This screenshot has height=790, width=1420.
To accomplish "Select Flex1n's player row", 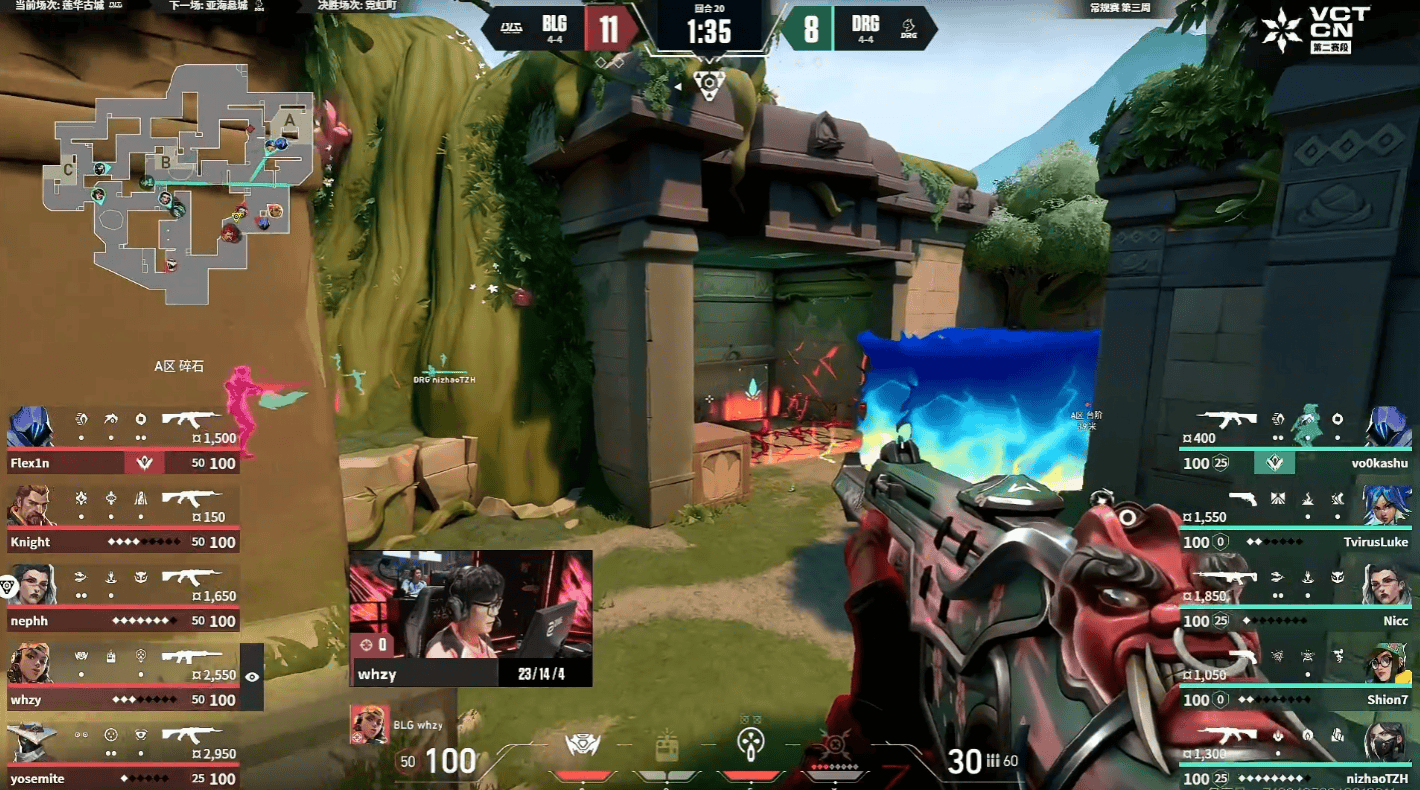I will click(x=122, y=440).
